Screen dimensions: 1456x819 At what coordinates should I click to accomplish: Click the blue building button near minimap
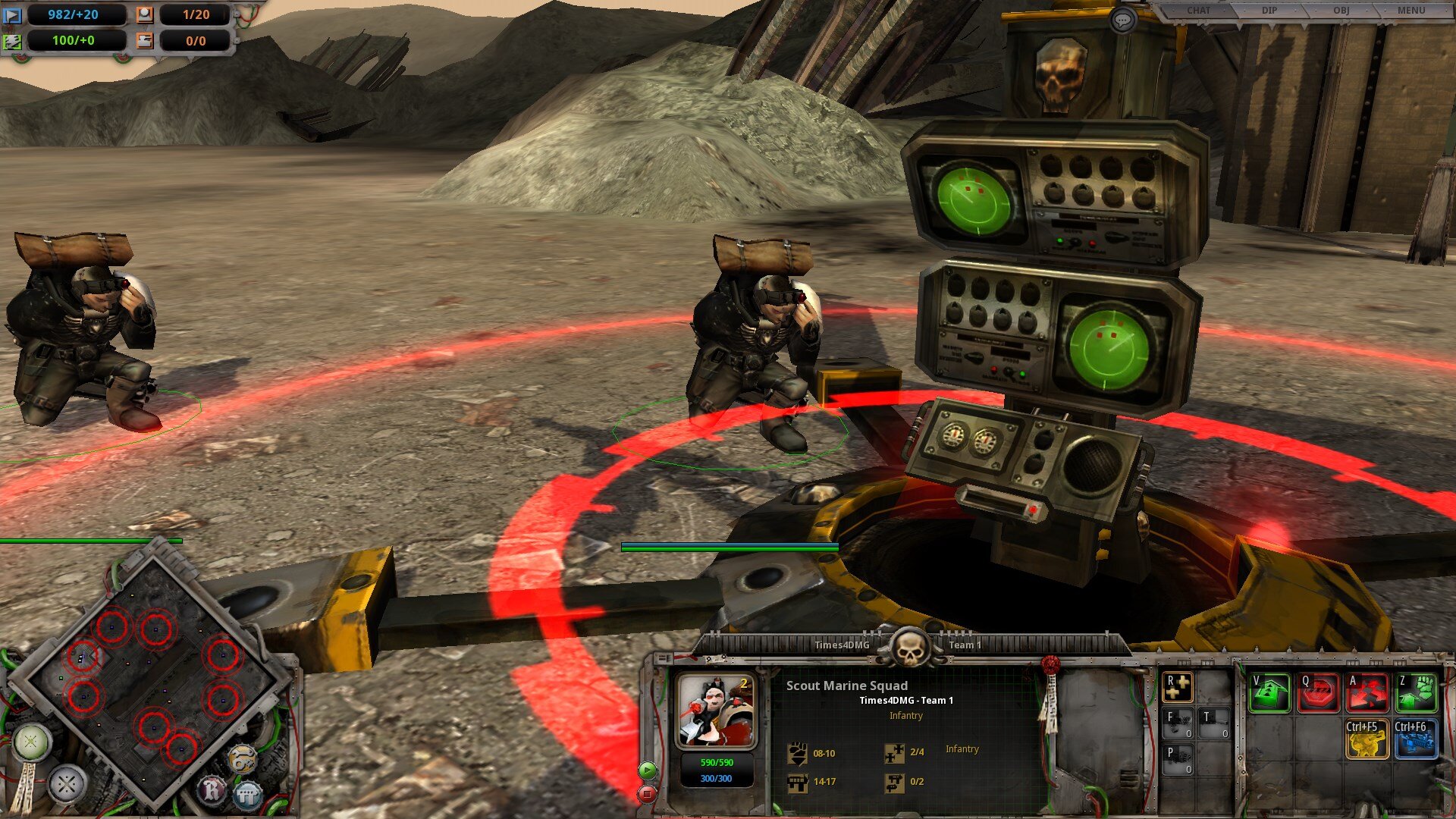[x=247, y=795]
